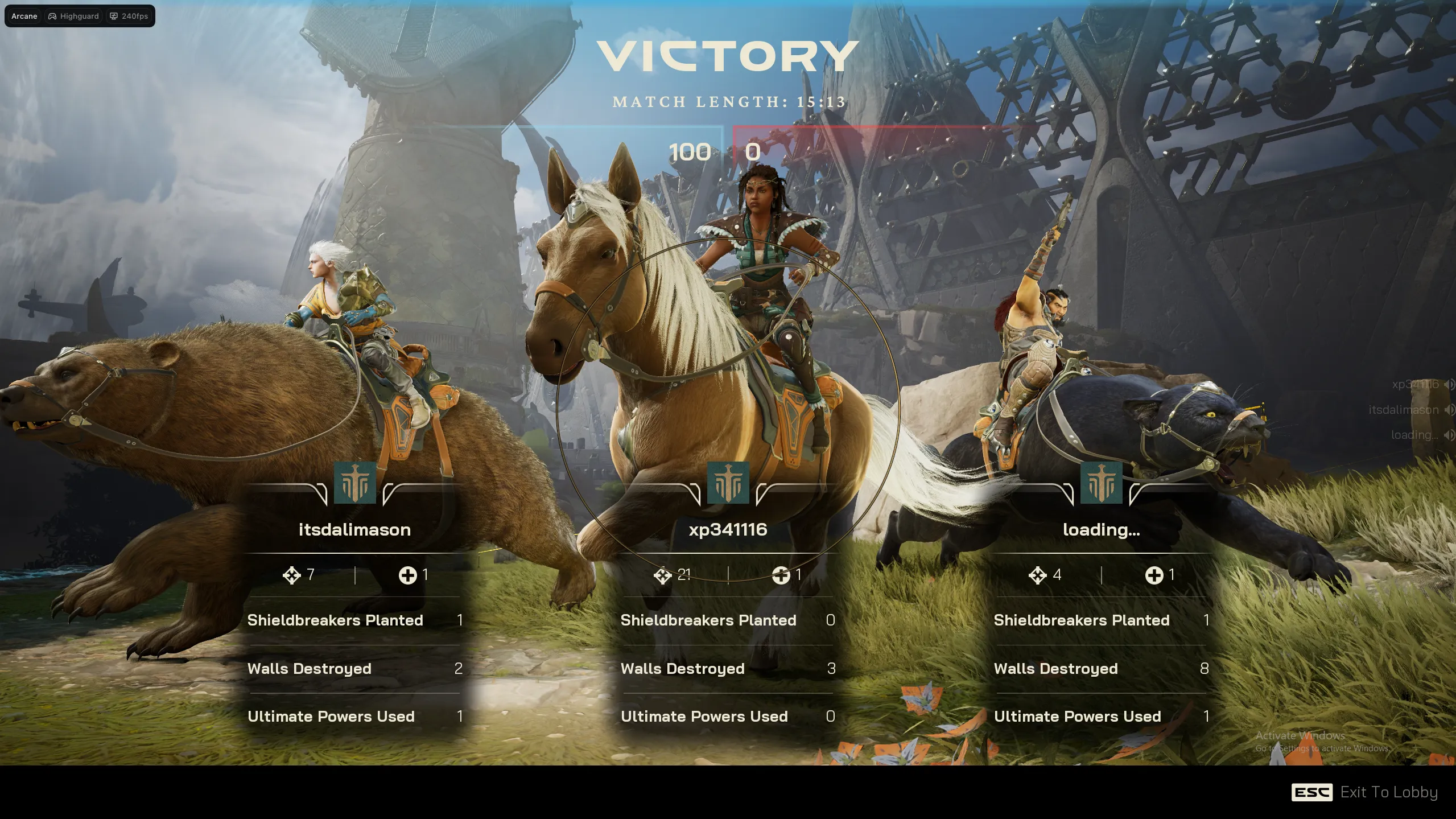1456x819 pixels.
Task: Select the Highguard mode label
Action: (x=79, y=16)
